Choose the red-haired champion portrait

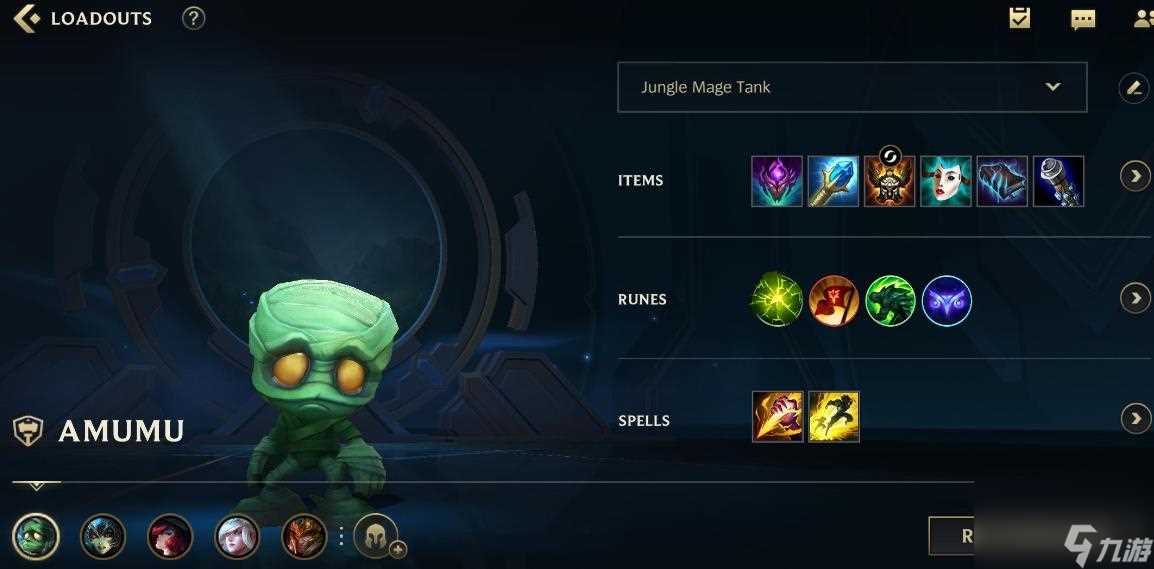(x=170, y=537)
